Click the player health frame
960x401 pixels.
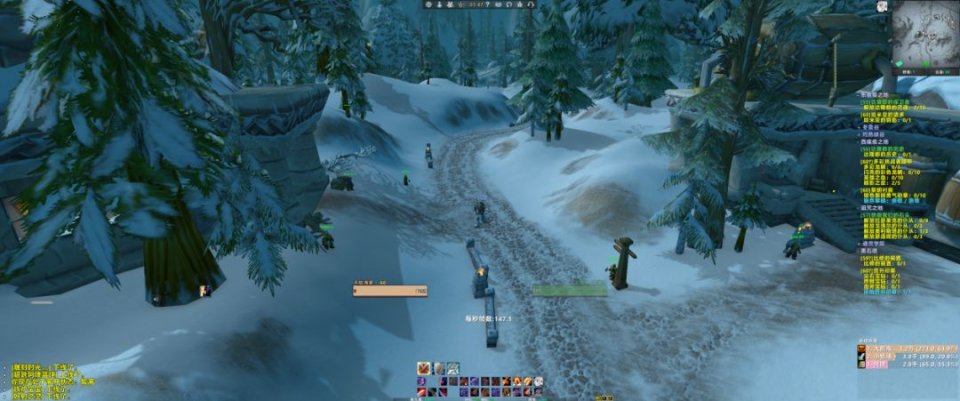coord(390,290)
